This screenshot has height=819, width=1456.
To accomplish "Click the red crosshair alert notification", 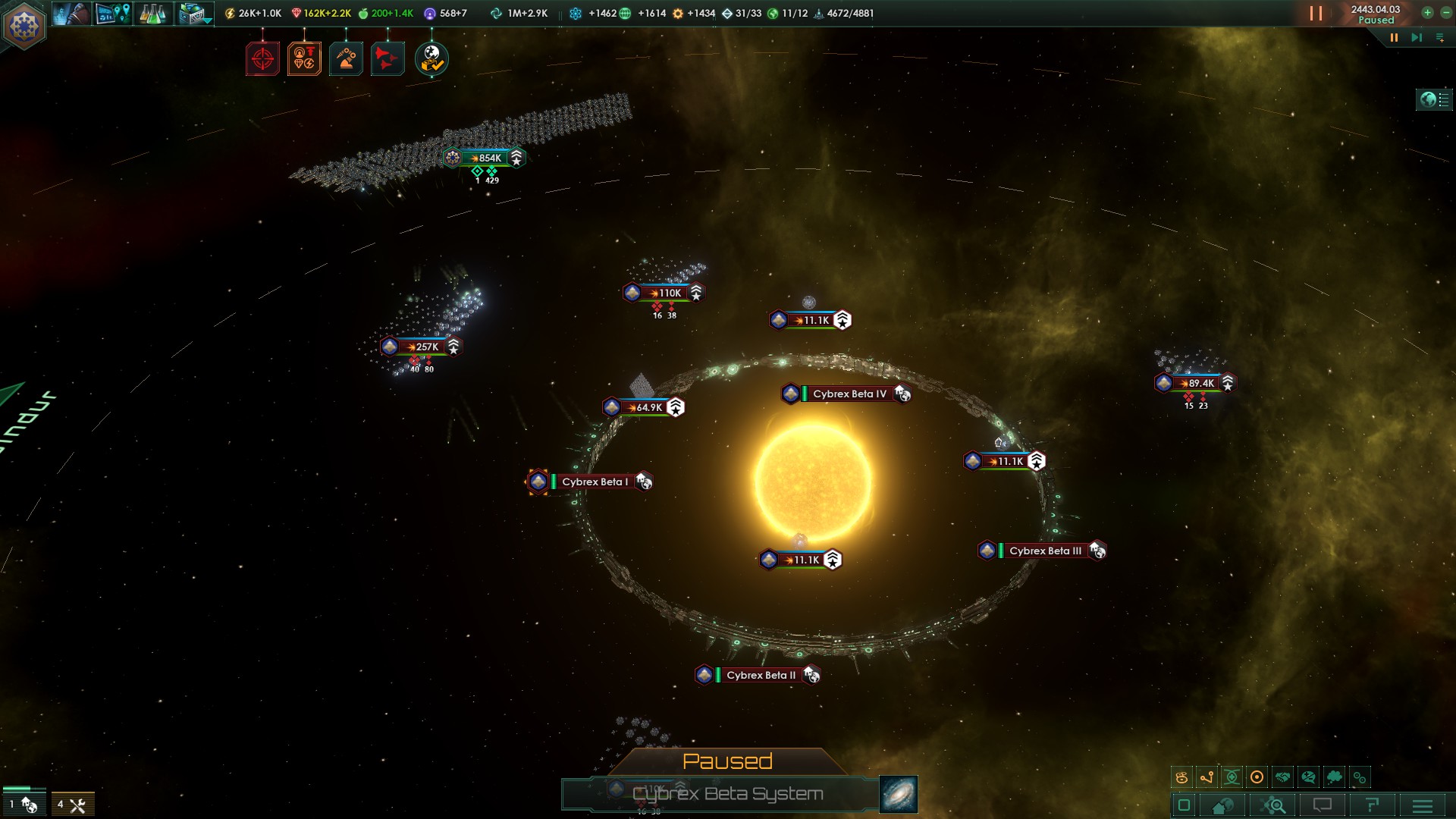I will coord(262,58).
